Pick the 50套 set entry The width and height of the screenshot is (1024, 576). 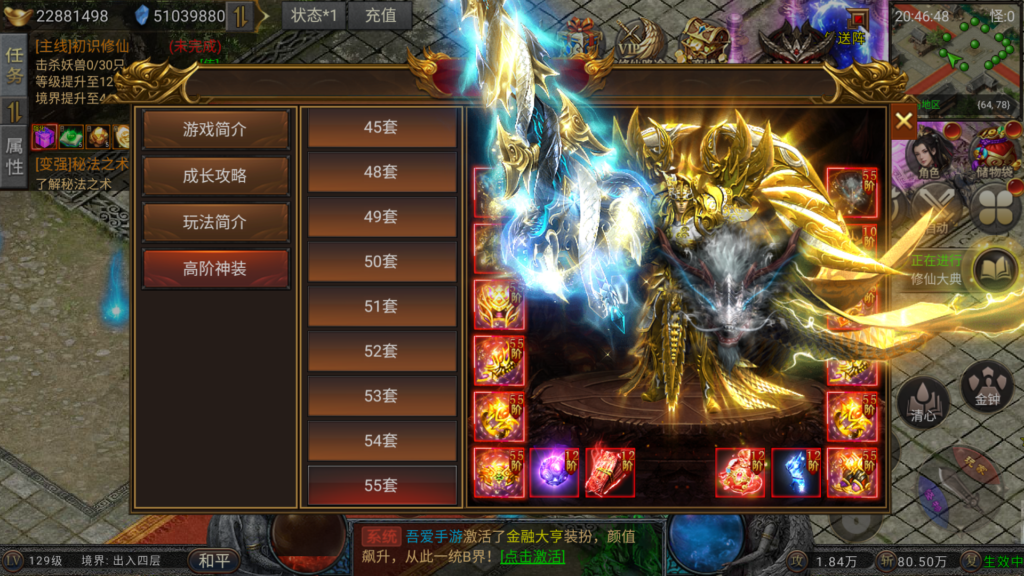pyautogui.click(x=381, y=261)
